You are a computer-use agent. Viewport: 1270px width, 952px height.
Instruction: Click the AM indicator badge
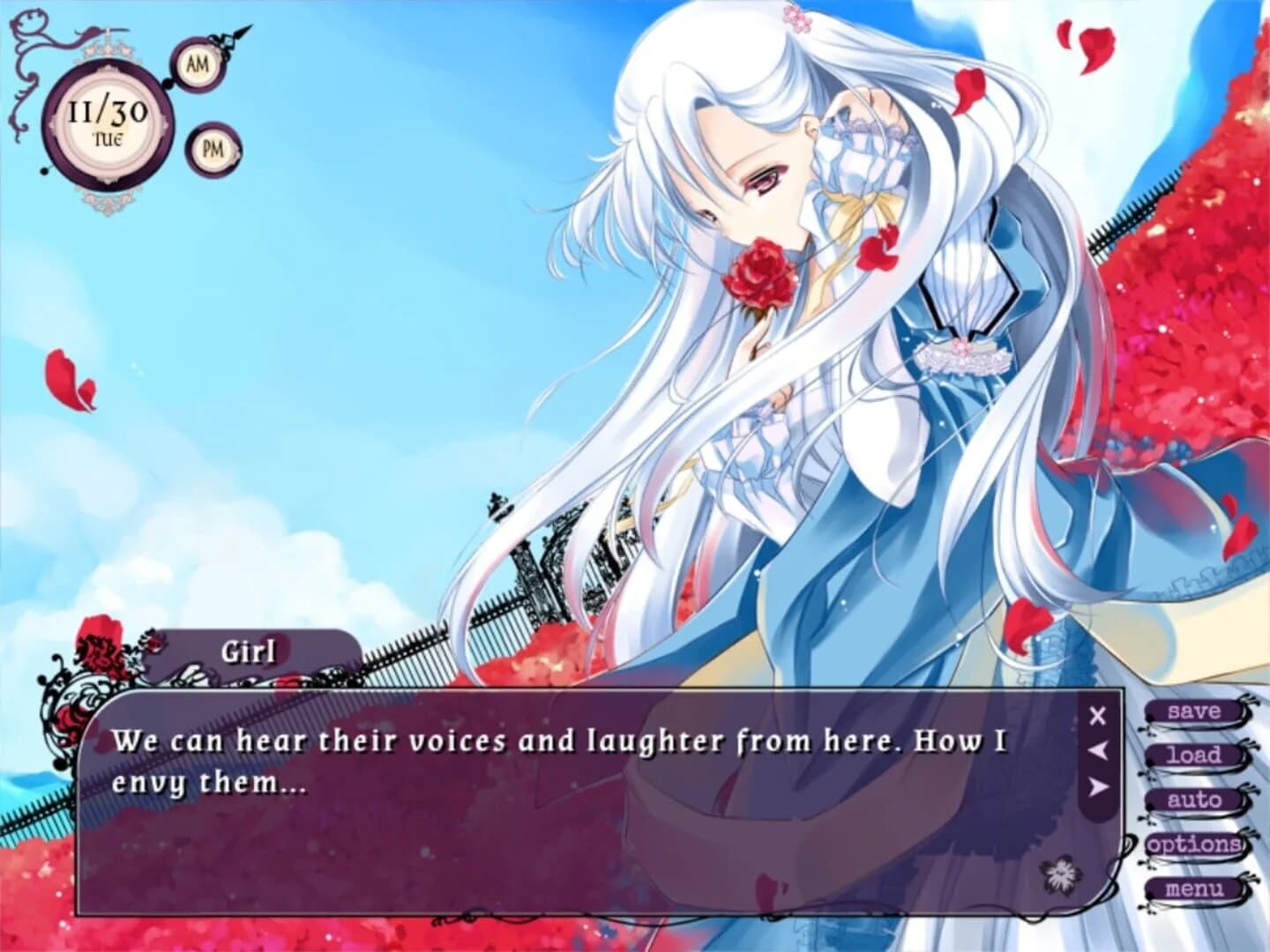click(x=198, y=63)
